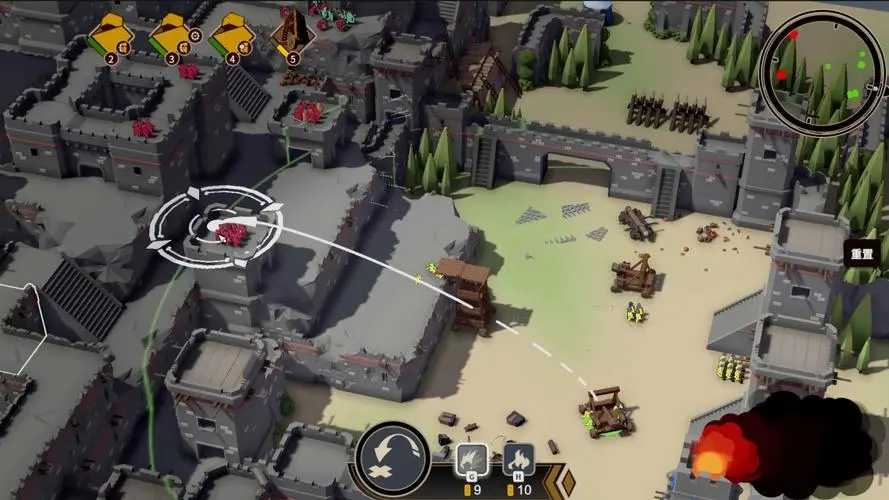Image resolution: width=889 pixels, height=500 pixels.
Task: Click the 重置 reset button
Action: click(x=862, y=254)
